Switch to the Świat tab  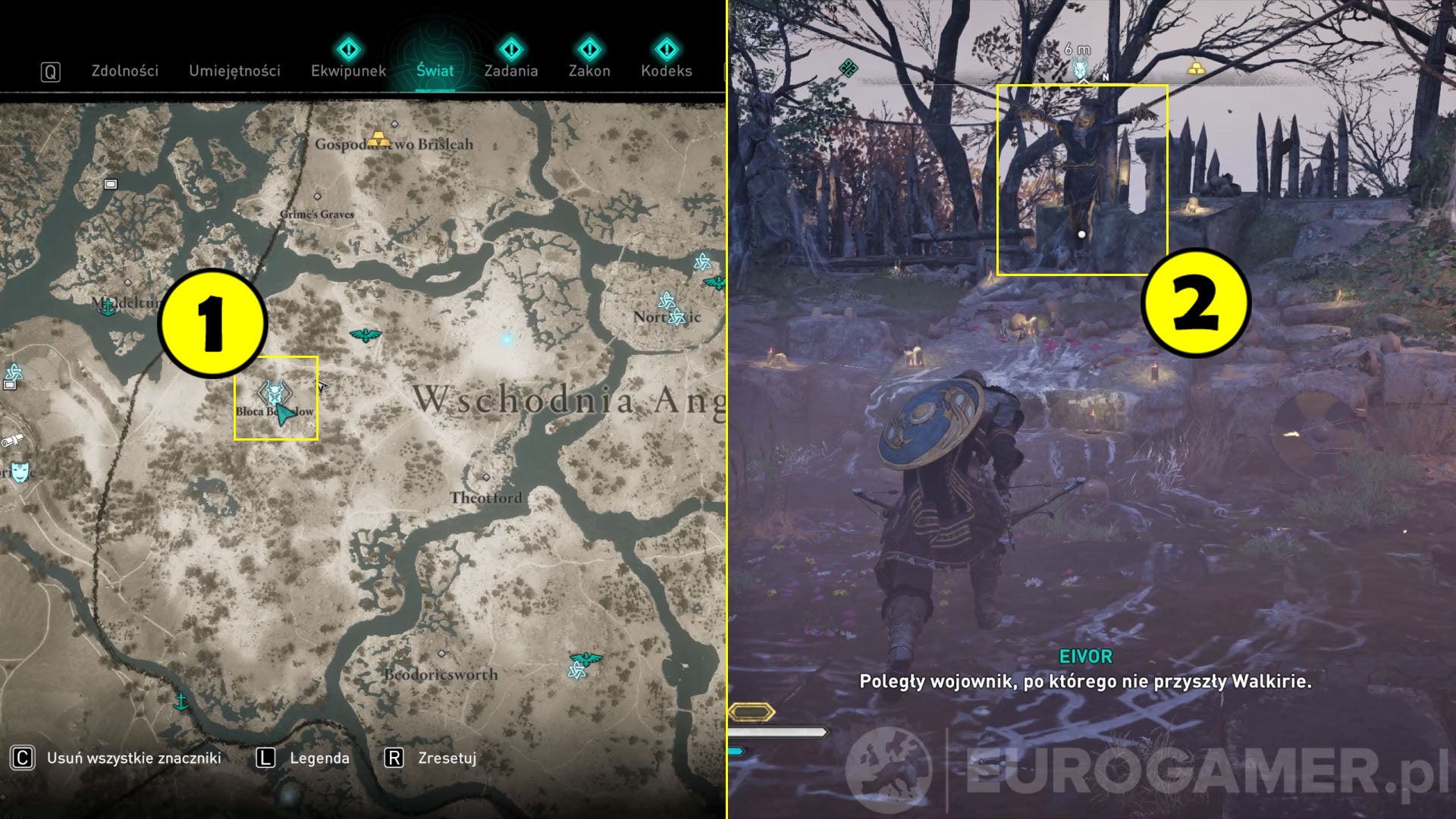point(434,71)
